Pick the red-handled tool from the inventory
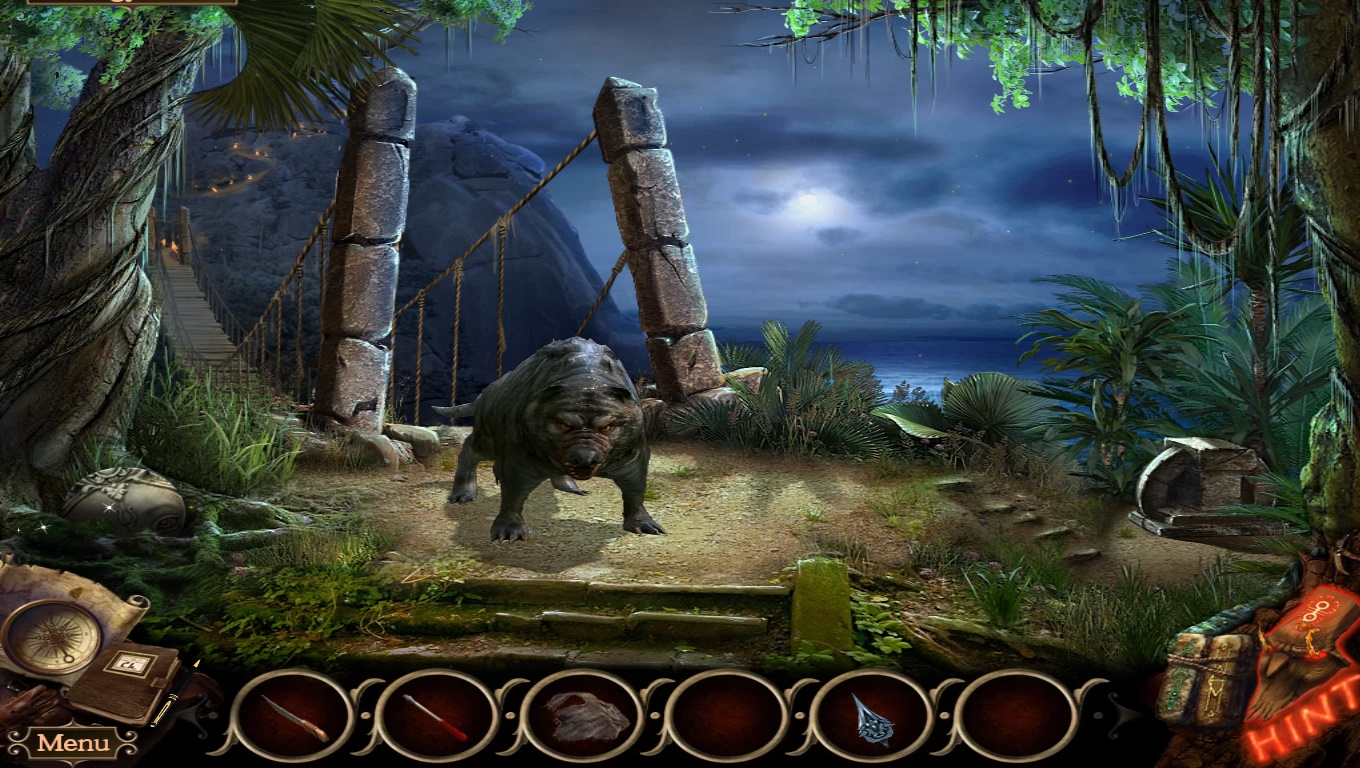 tap(437, 718)
